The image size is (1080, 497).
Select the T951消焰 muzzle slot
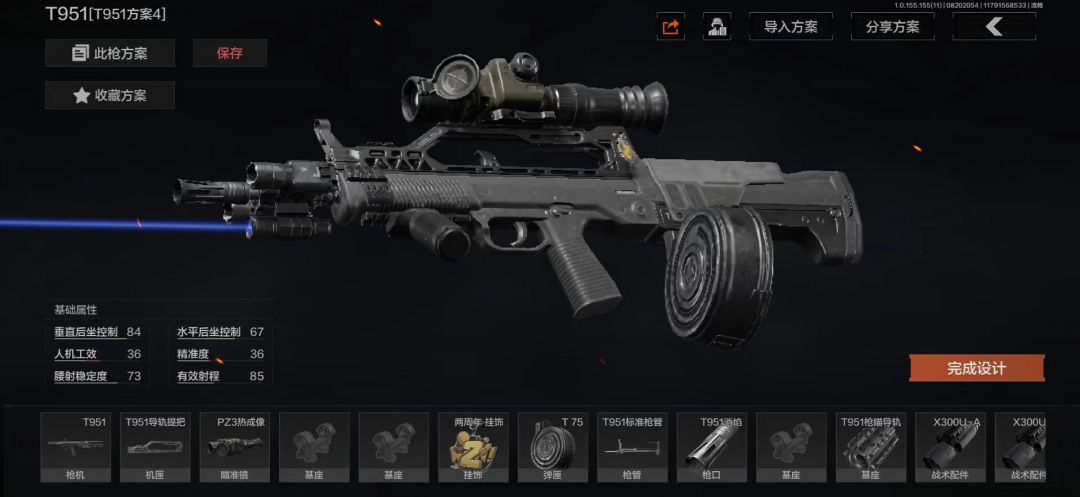[711, 448]
